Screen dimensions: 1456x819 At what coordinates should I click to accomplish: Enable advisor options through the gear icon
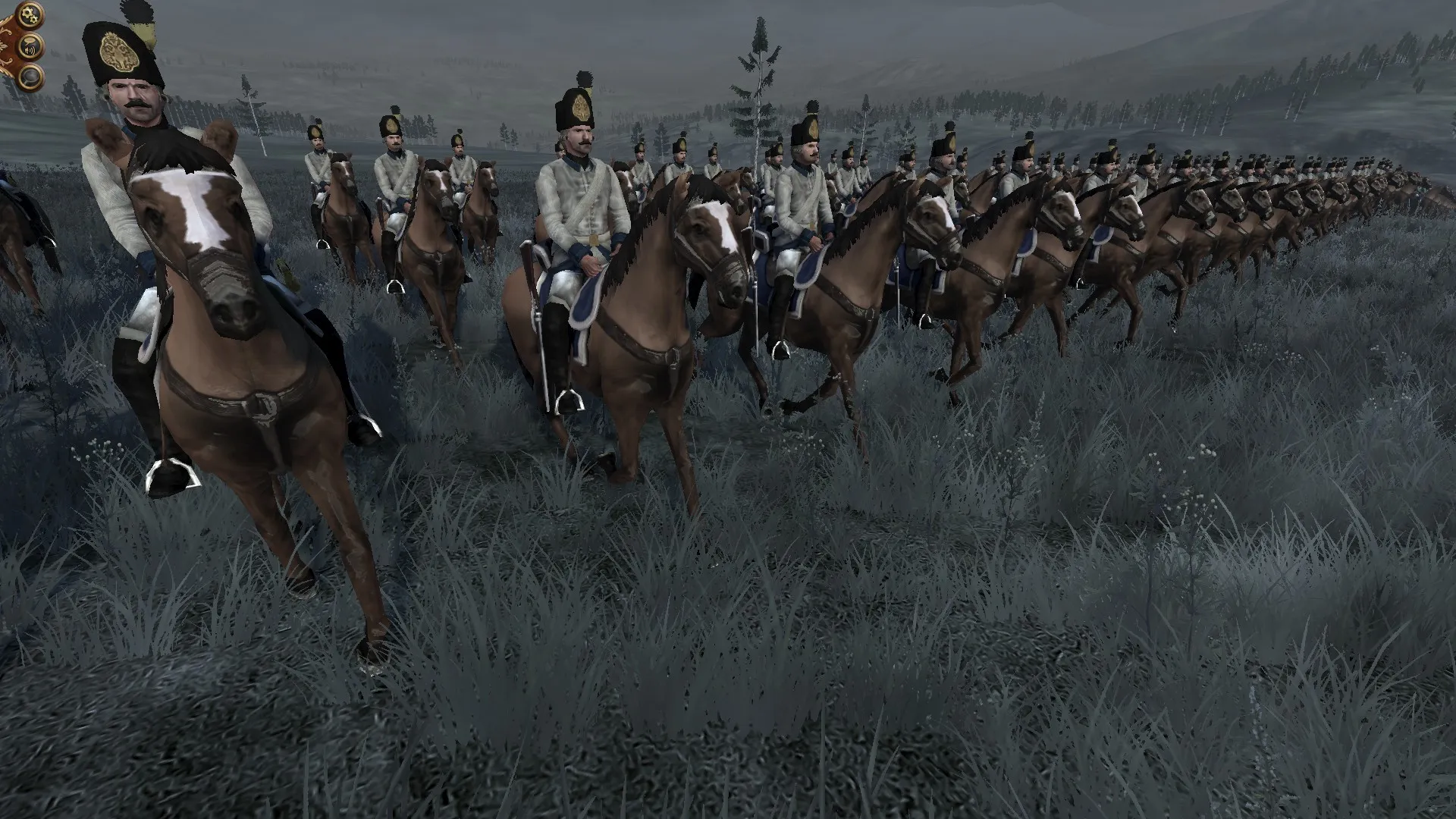(30, 14)
